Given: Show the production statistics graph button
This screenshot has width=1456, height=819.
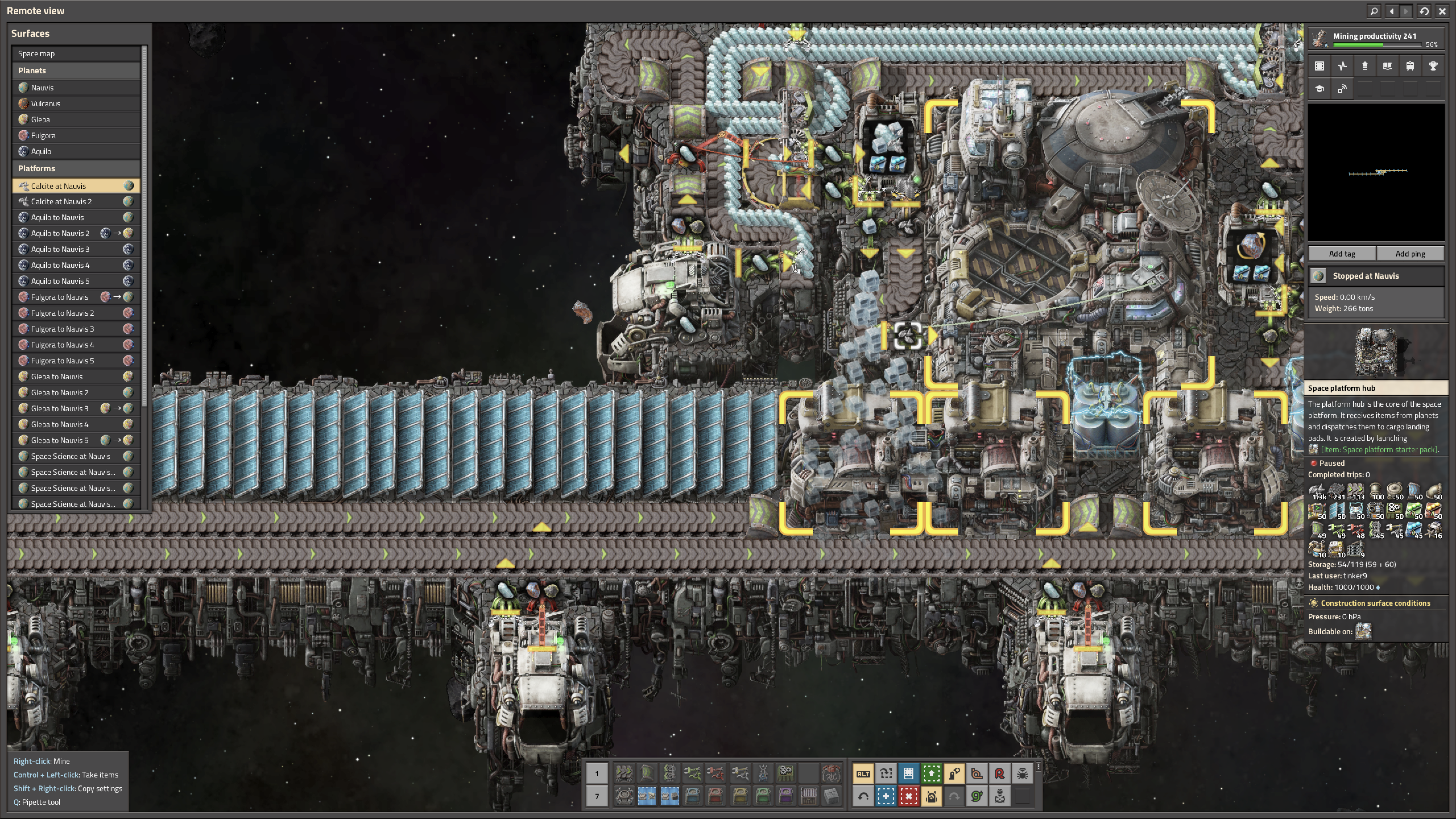Looking at the screenshot, I should pos(1342,66).
